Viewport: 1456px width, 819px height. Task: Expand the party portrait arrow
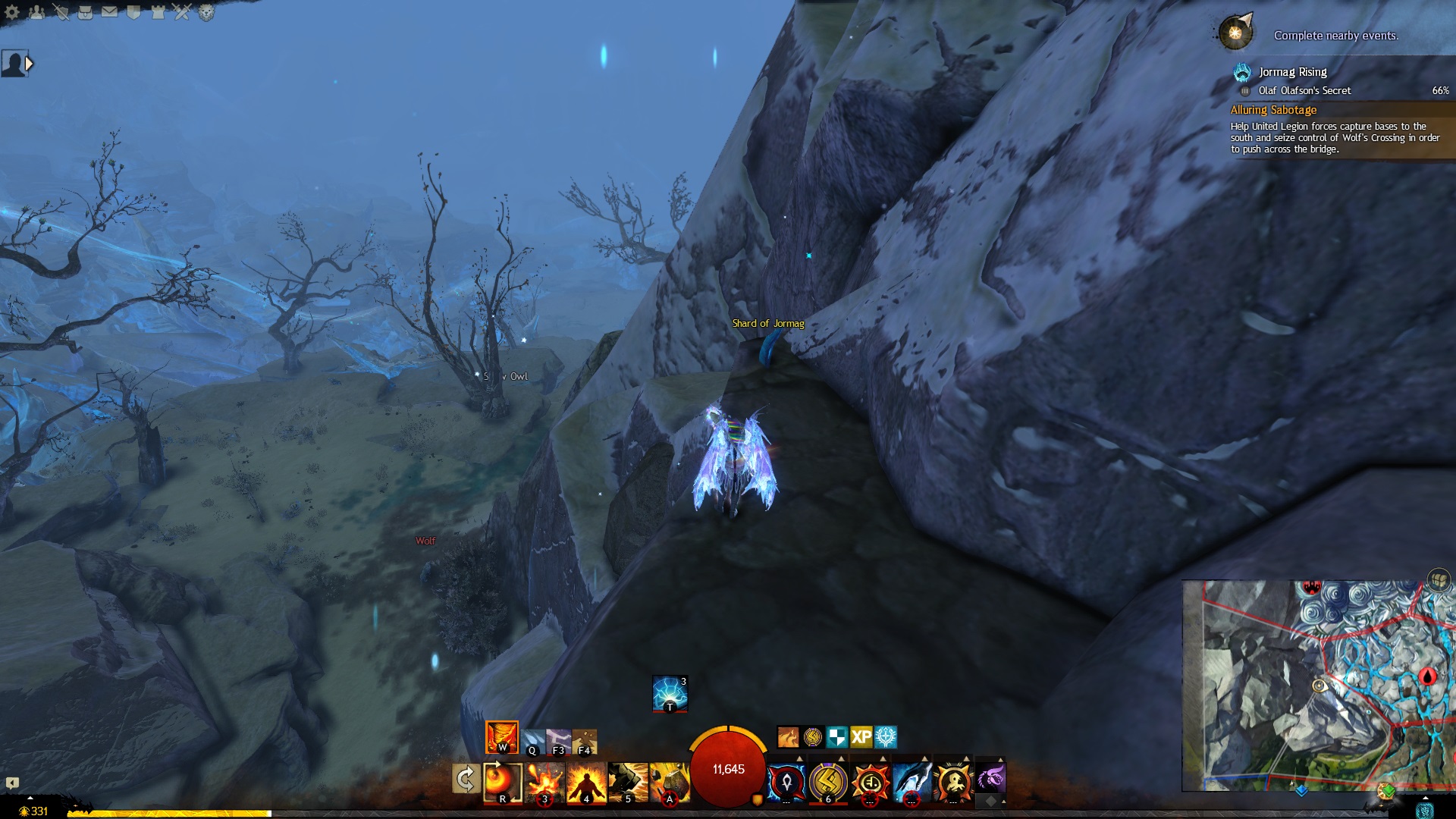click(29, 64)
